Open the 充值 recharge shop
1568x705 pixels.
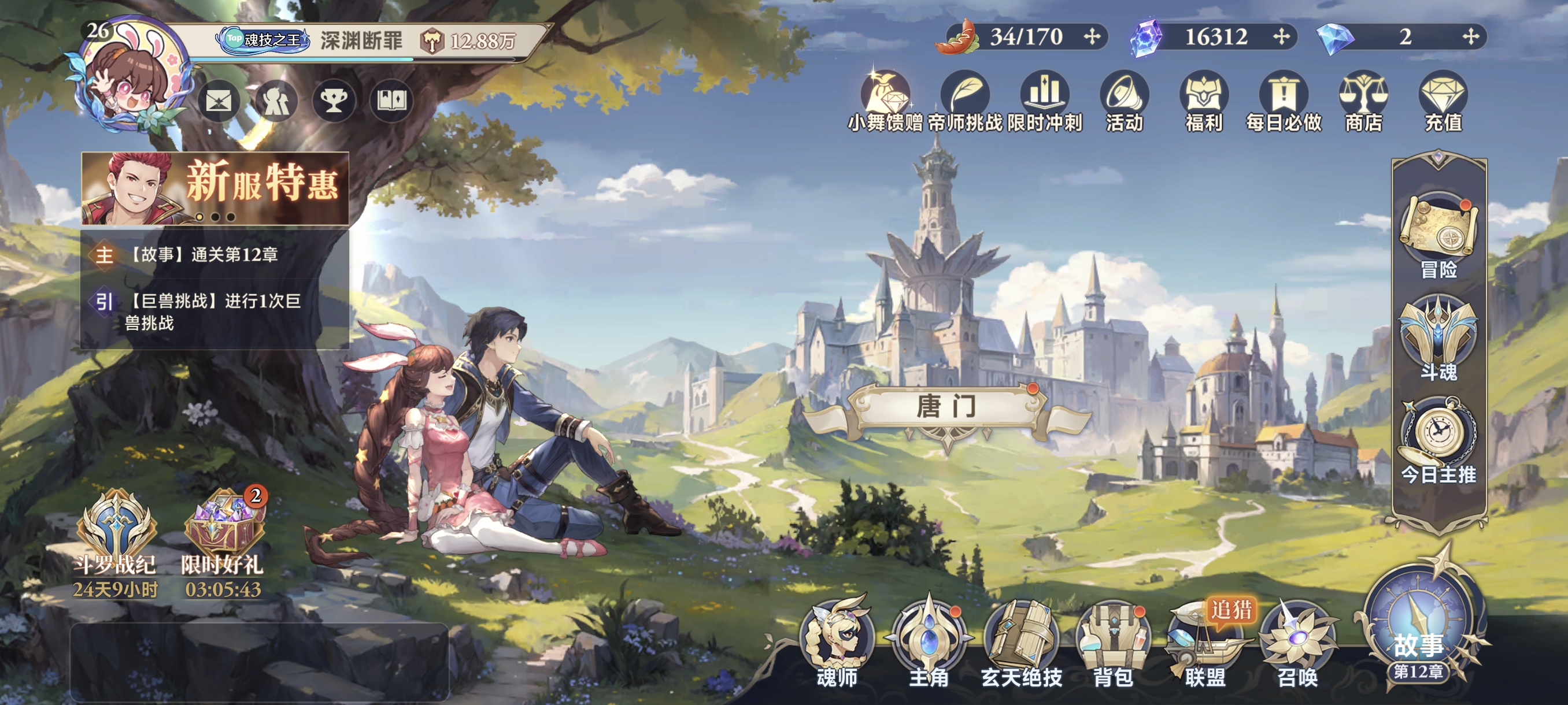1443,101
